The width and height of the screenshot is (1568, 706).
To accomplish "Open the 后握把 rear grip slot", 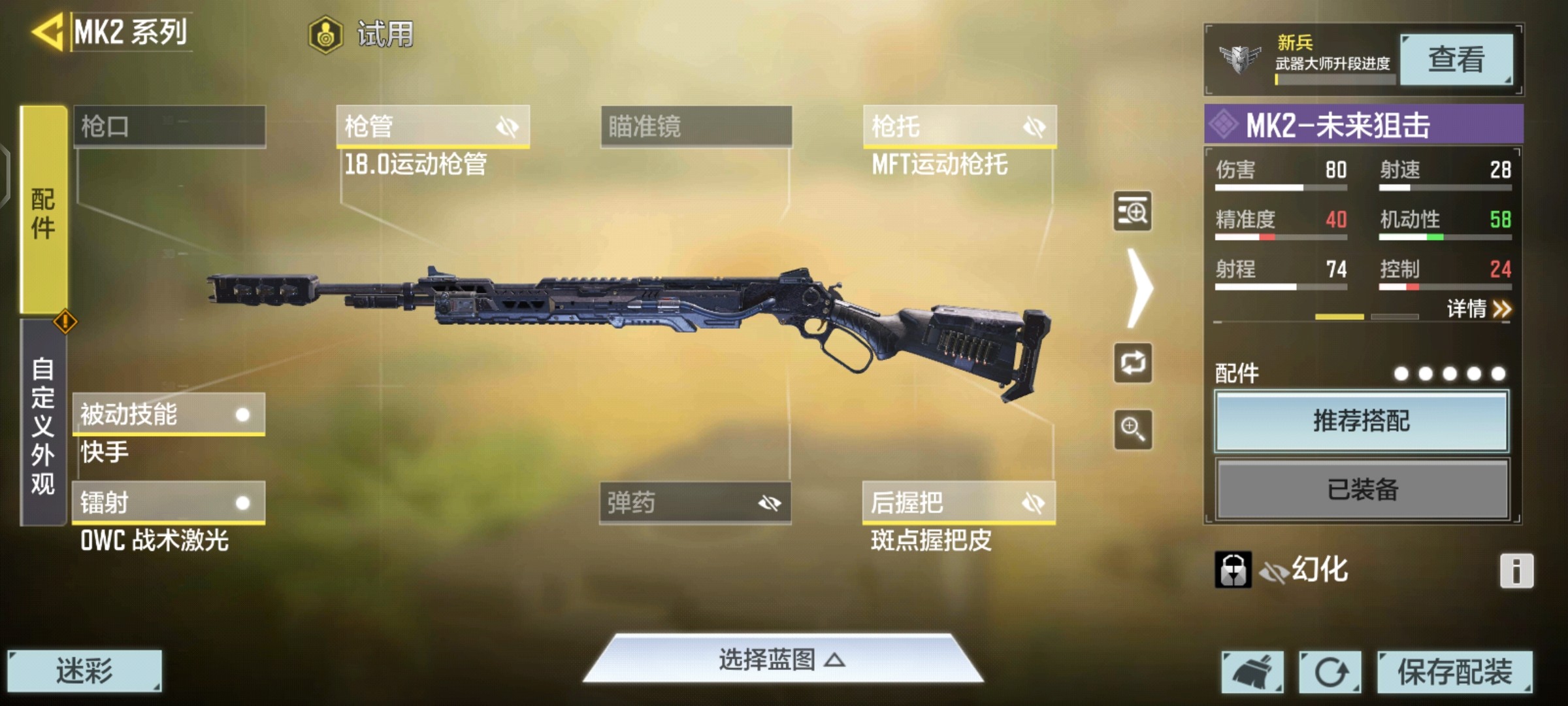I will [x=958, y=503].
